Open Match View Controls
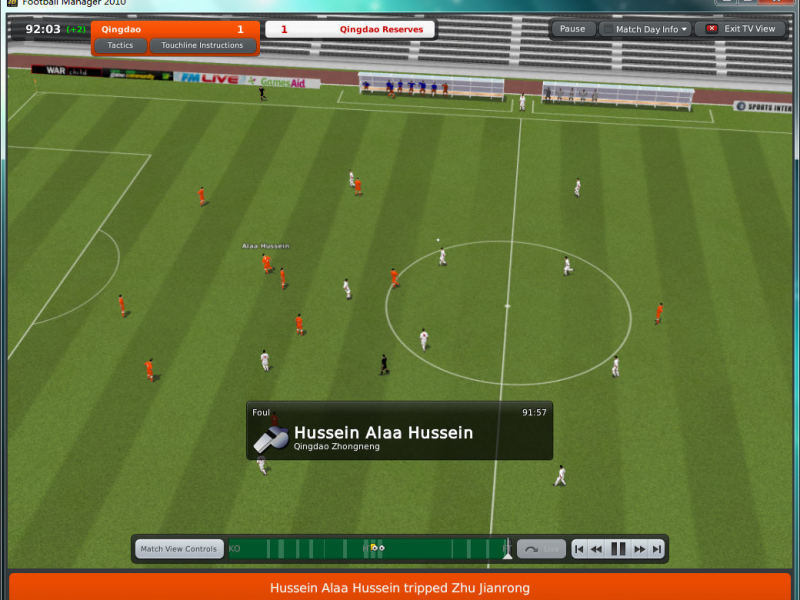 tap(179, 549)
